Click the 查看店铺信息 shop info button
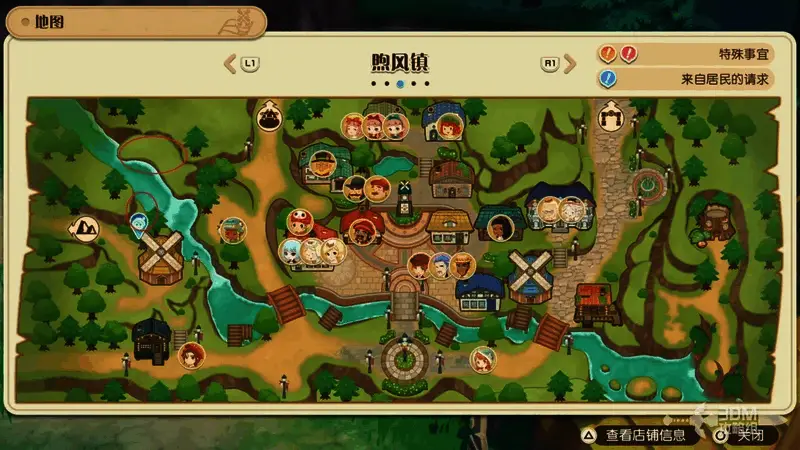 pos(634,435)
